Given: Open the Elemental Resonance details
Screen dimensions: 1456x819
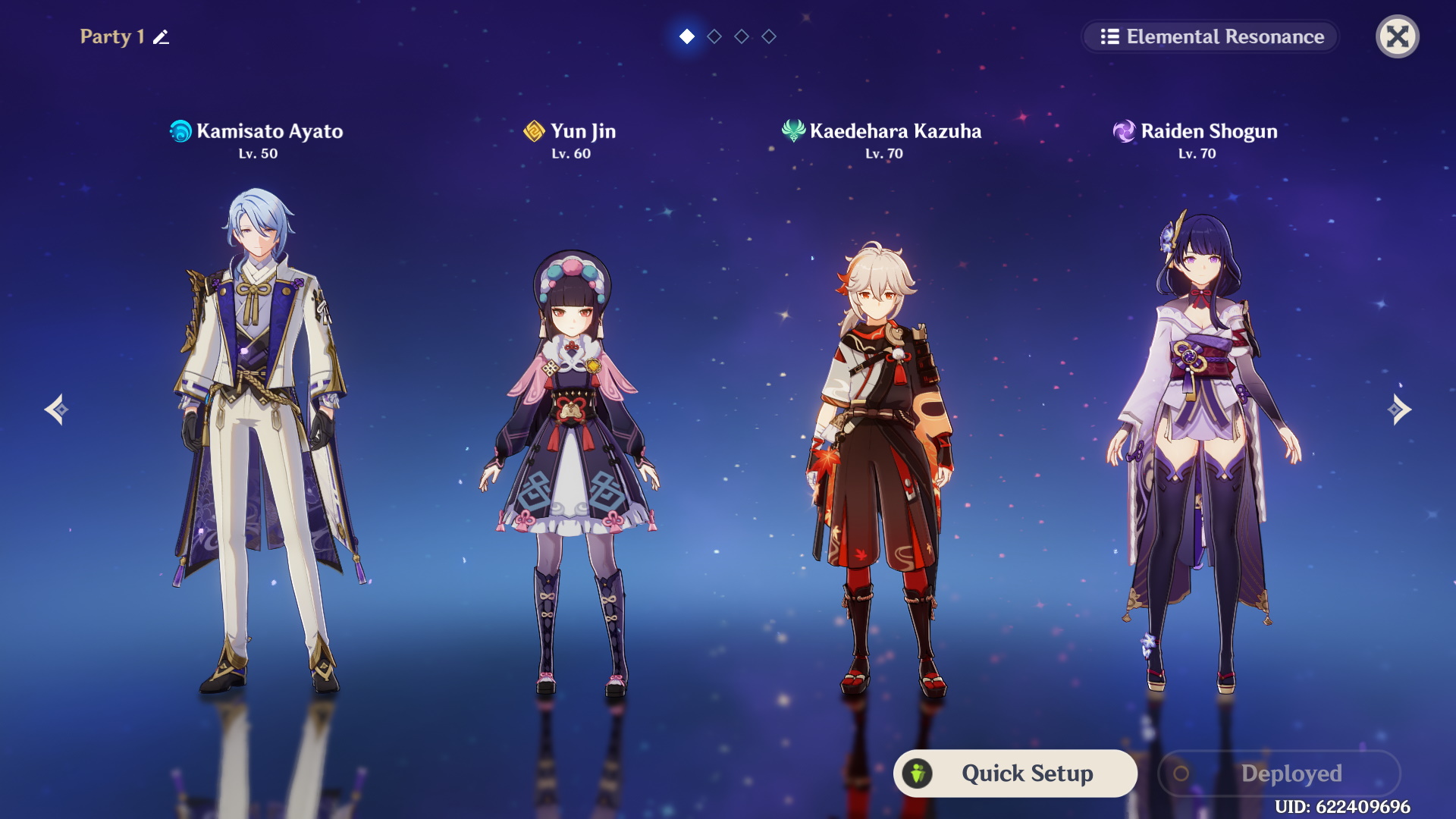Looking at the screenshot, I should click(x=1211, y=36).
